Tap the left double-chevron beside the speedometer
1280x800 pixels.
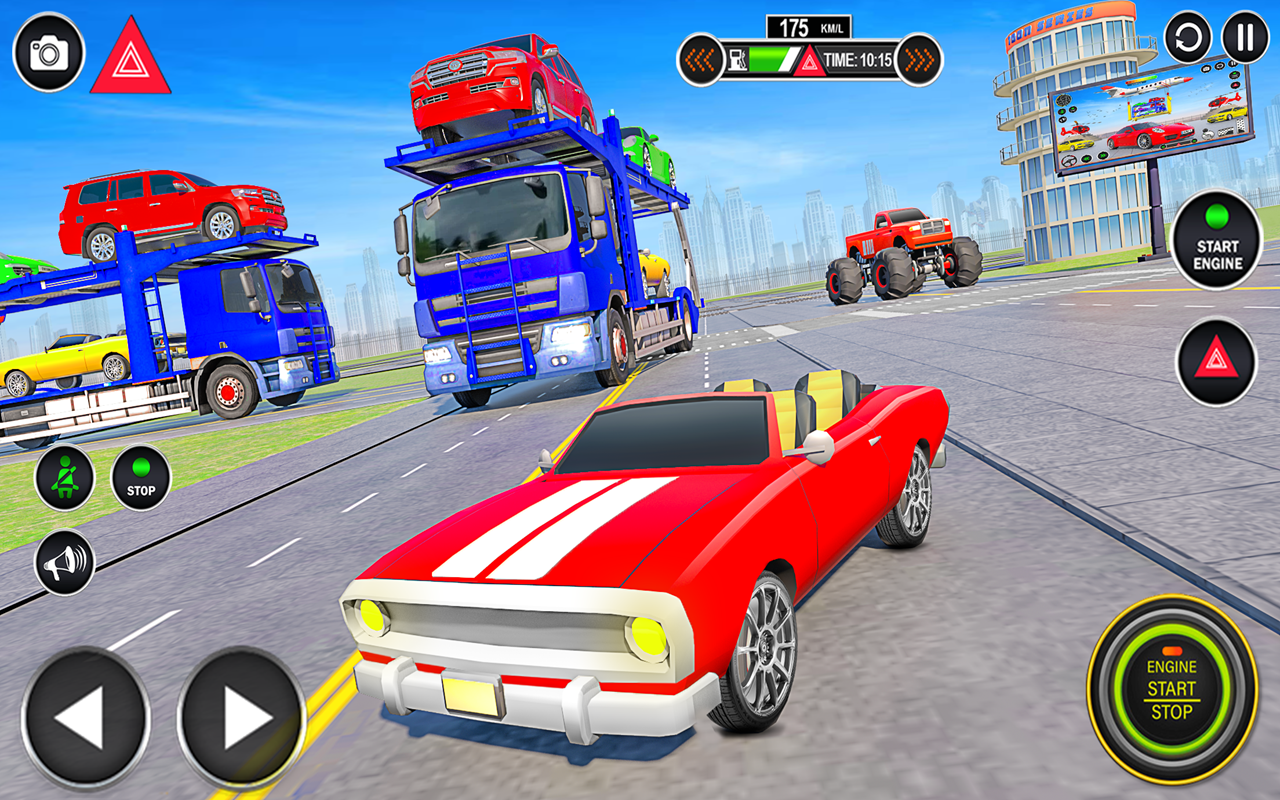[x=700, y=60]
